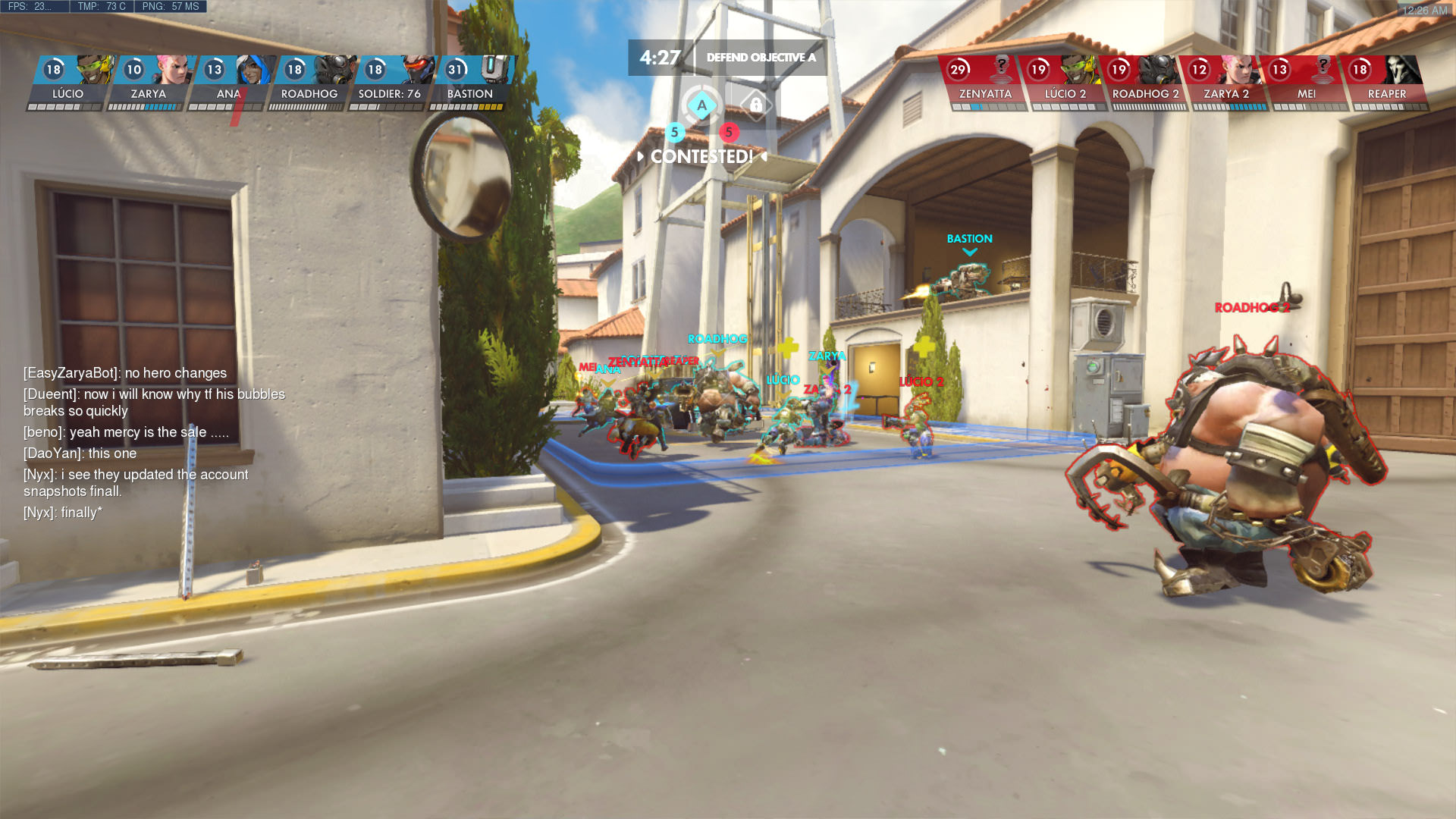Click the EasyZaryaBot chat message
The image size is (1456, 819).
(125, 373)
